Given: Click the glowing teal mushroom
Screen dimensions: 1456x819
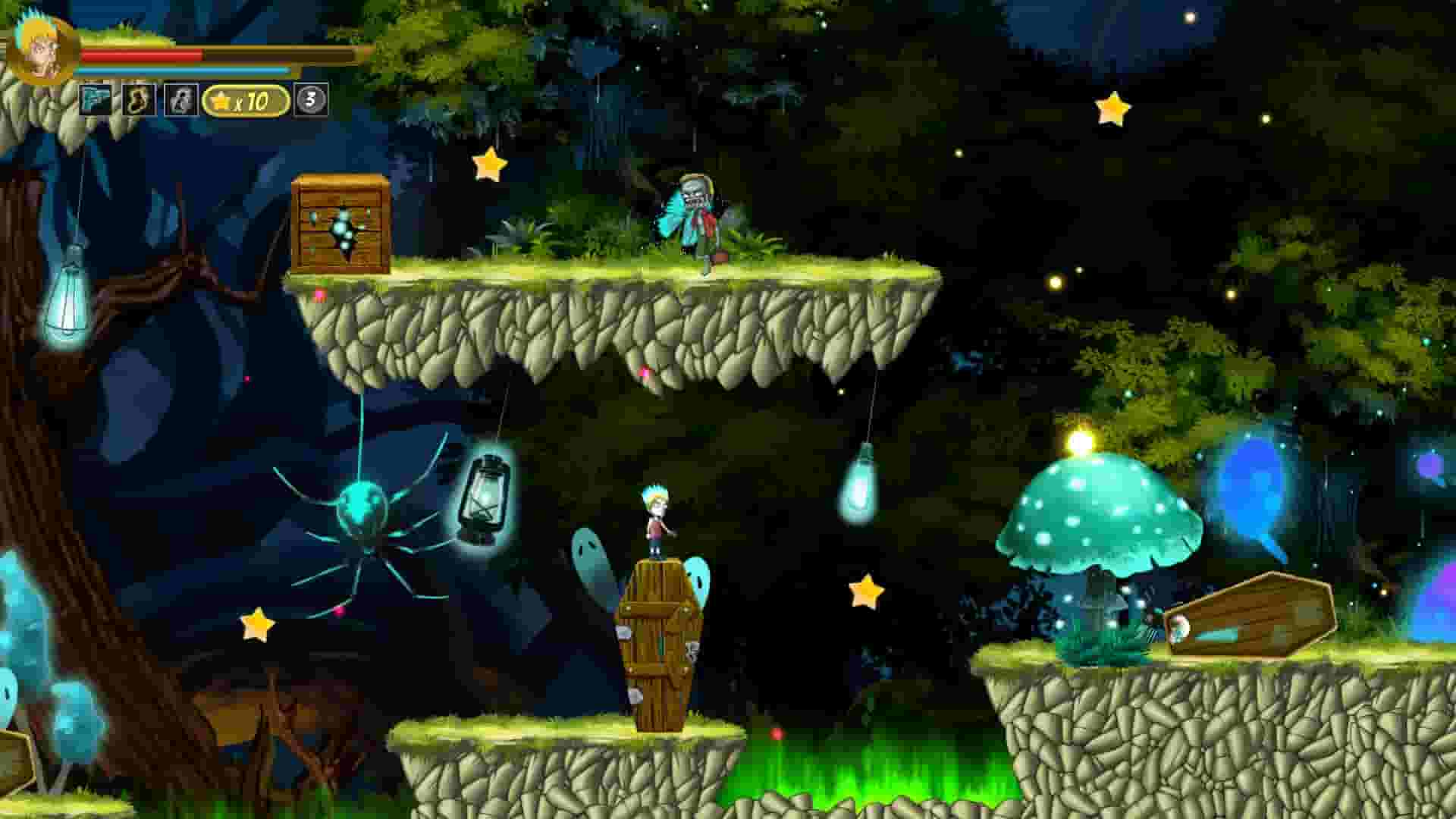Looking at the screenshot, I should (x=1101, y=516).
